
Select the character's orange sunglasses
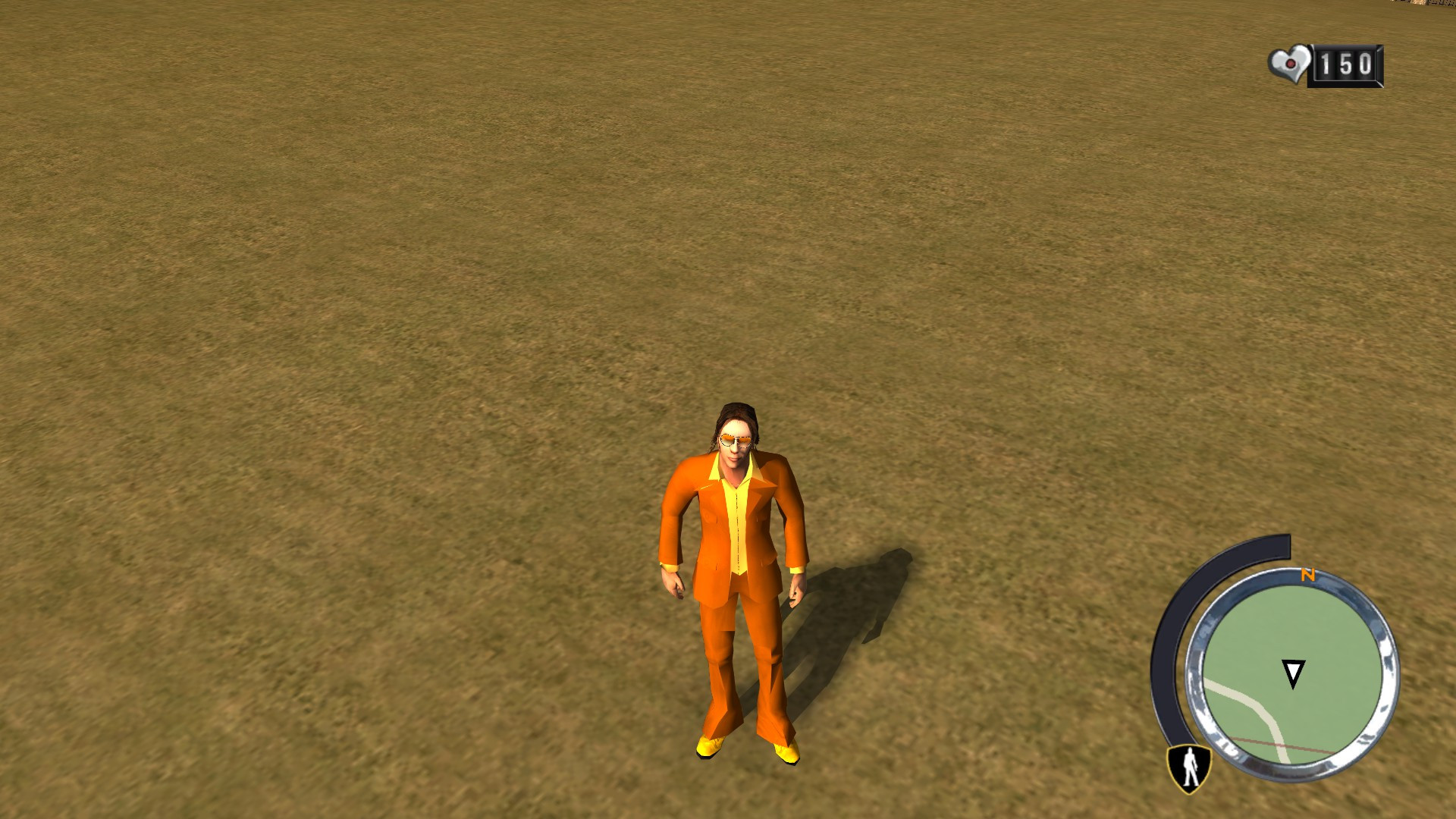(735, 440)
